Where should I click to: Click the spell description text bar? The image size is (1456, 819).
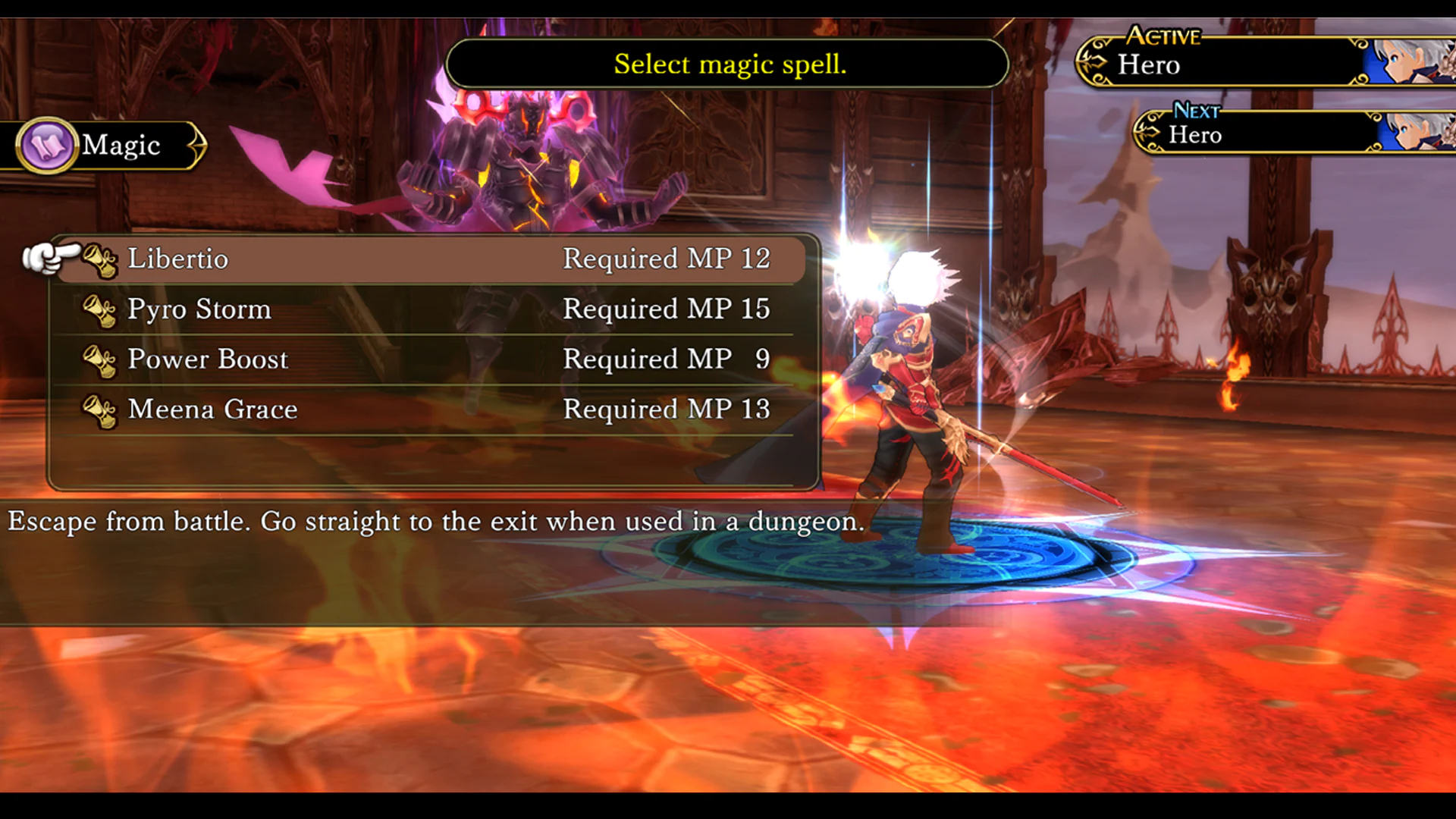pyautogui.click(x=436, y=522)
